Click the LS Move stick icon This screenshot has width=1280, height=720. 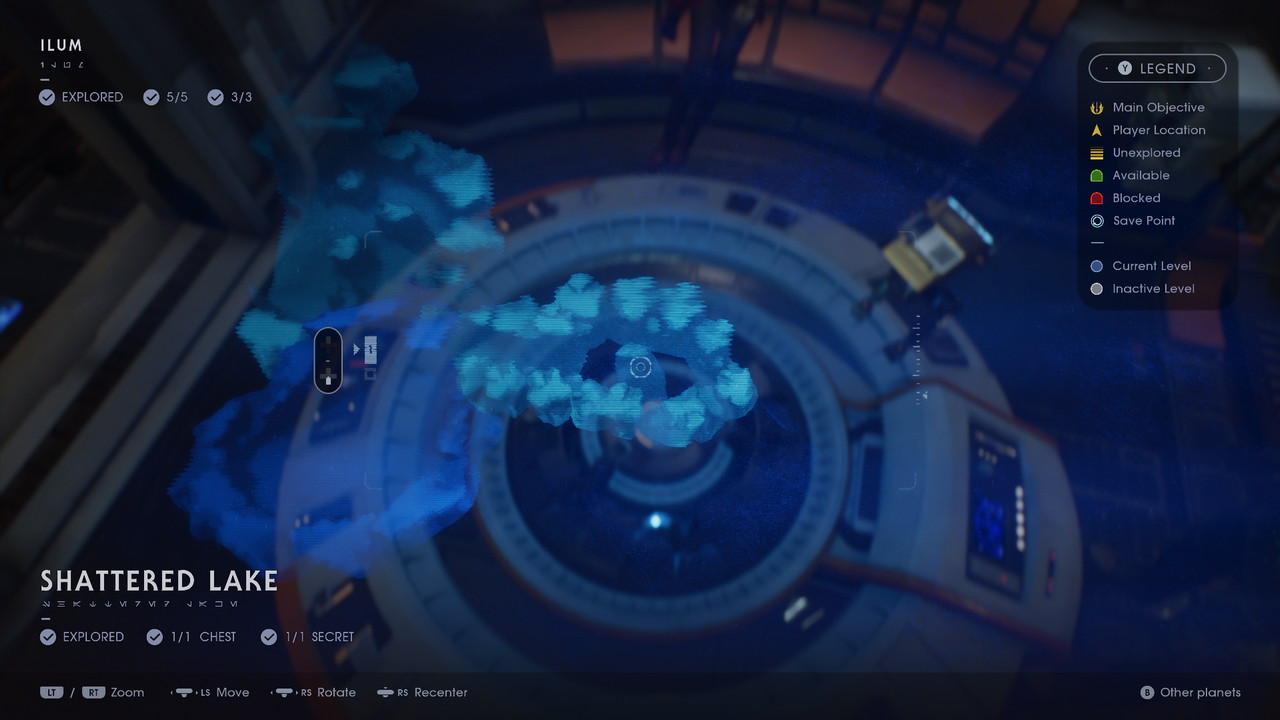pyautogui.click(x=182, y=692)
